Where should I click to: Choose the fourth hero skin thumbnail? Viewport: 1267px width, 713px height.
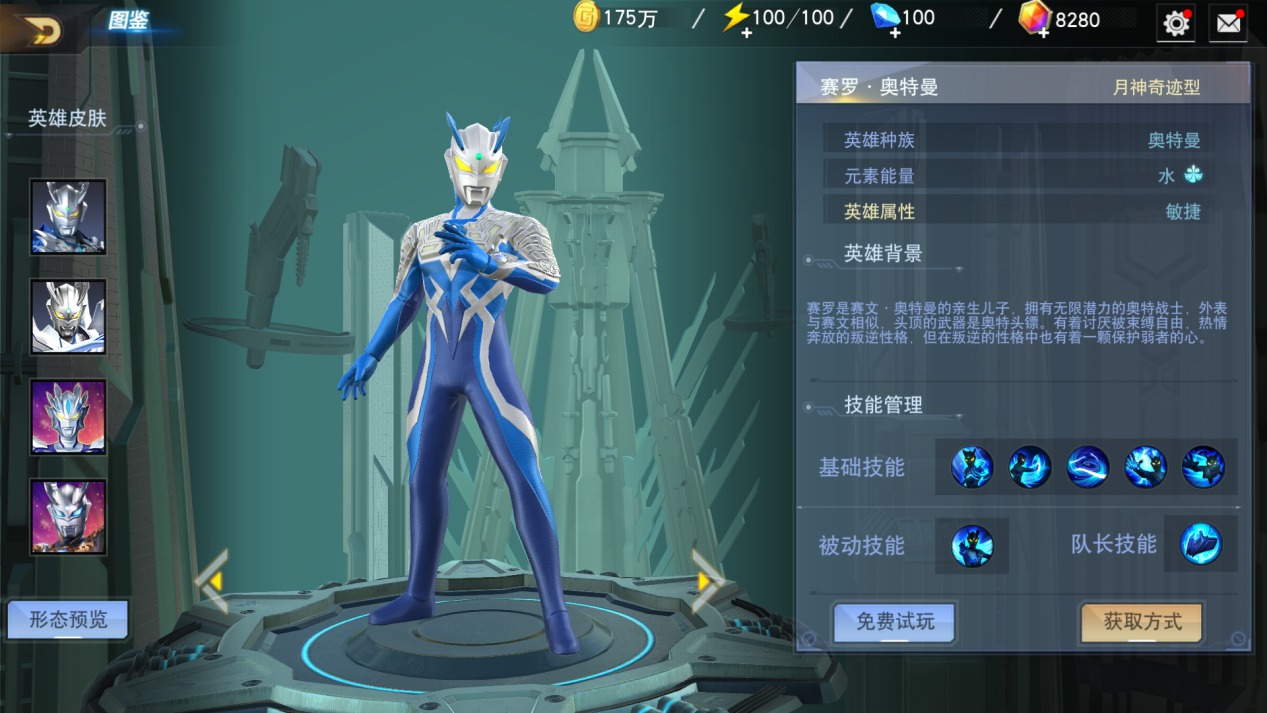point(68,517)
